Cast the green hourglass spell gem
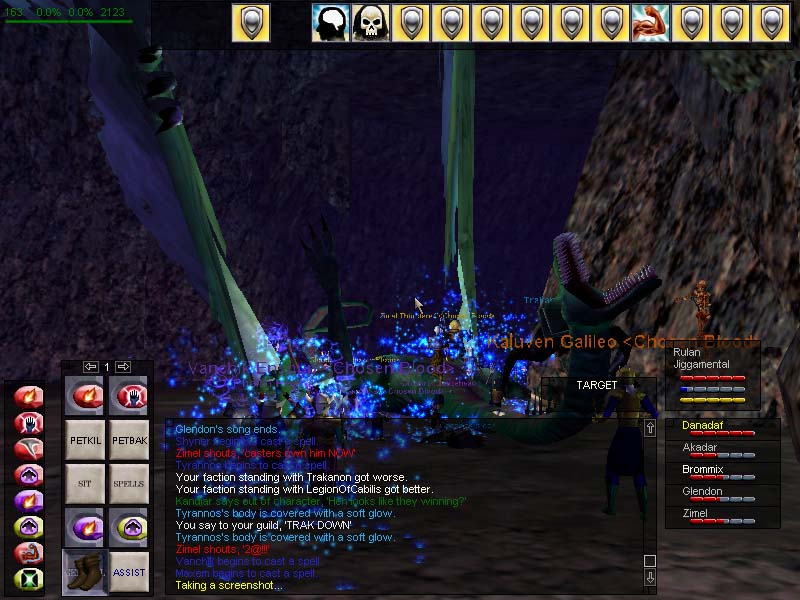Image resolution: width=800 pixels, height=600 pixels. (x=26, y=578)
